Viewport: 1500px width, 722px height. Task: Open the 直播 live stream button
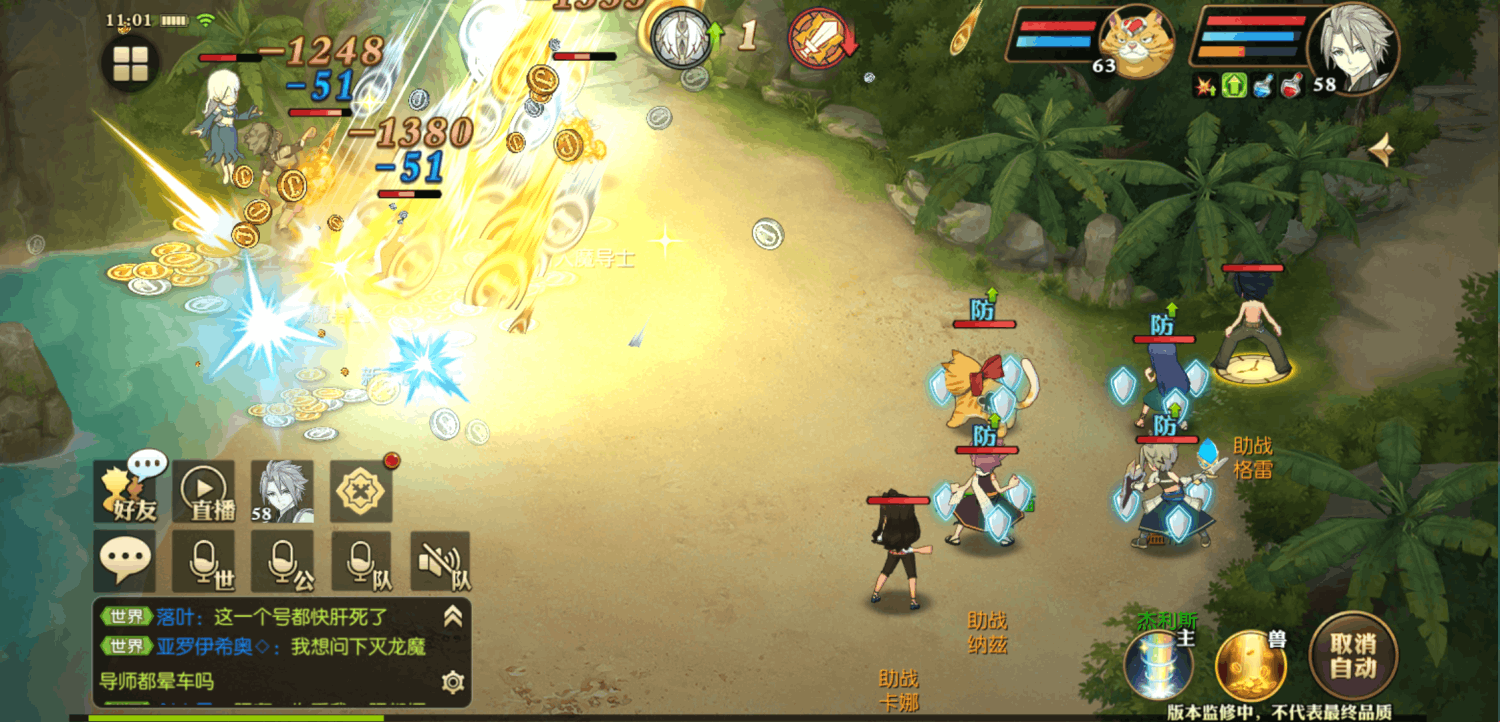(x=208, y=491)
